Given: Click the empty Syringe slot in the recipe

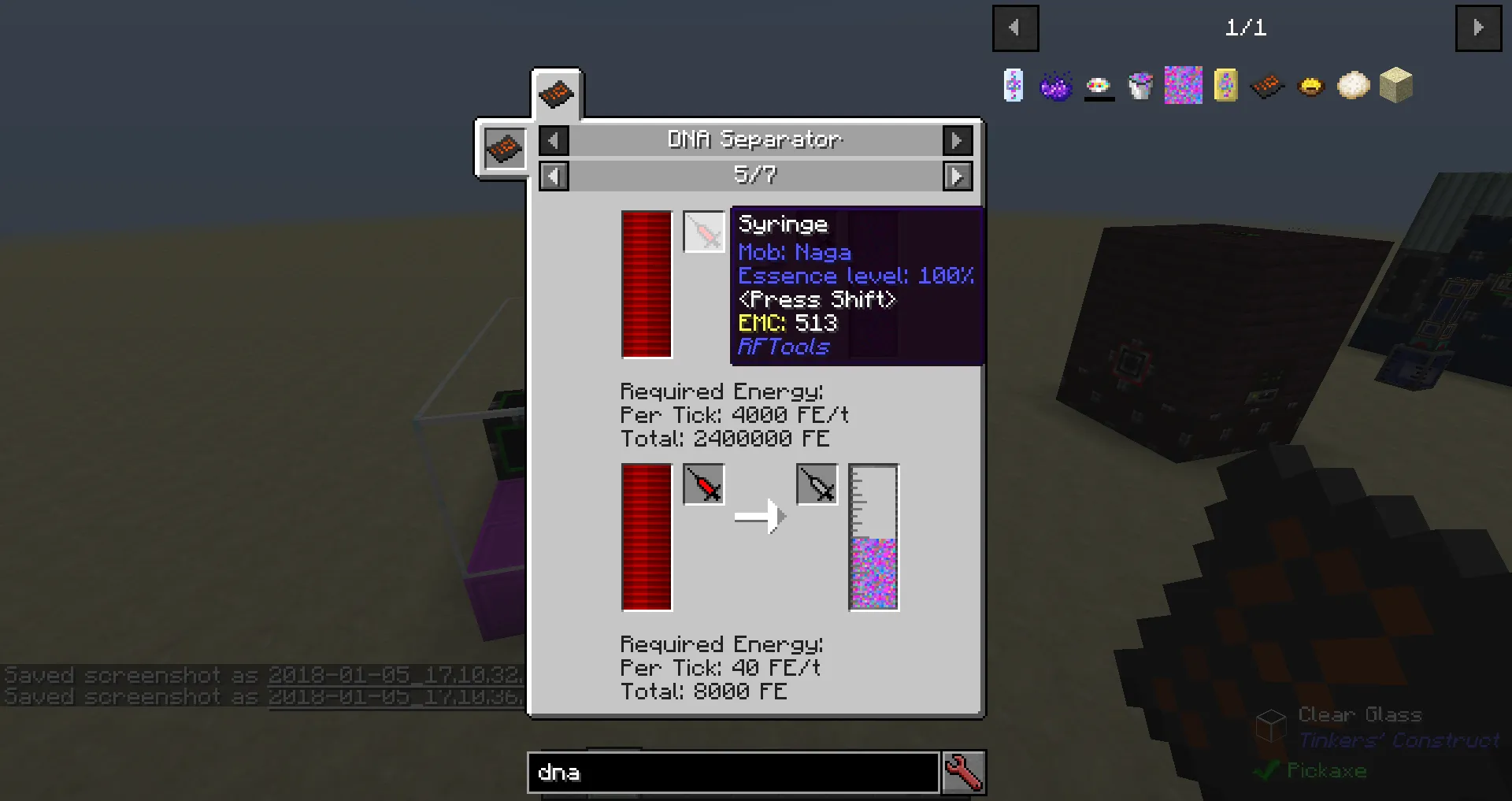Looking at the screenshot, I should [703, 232].
